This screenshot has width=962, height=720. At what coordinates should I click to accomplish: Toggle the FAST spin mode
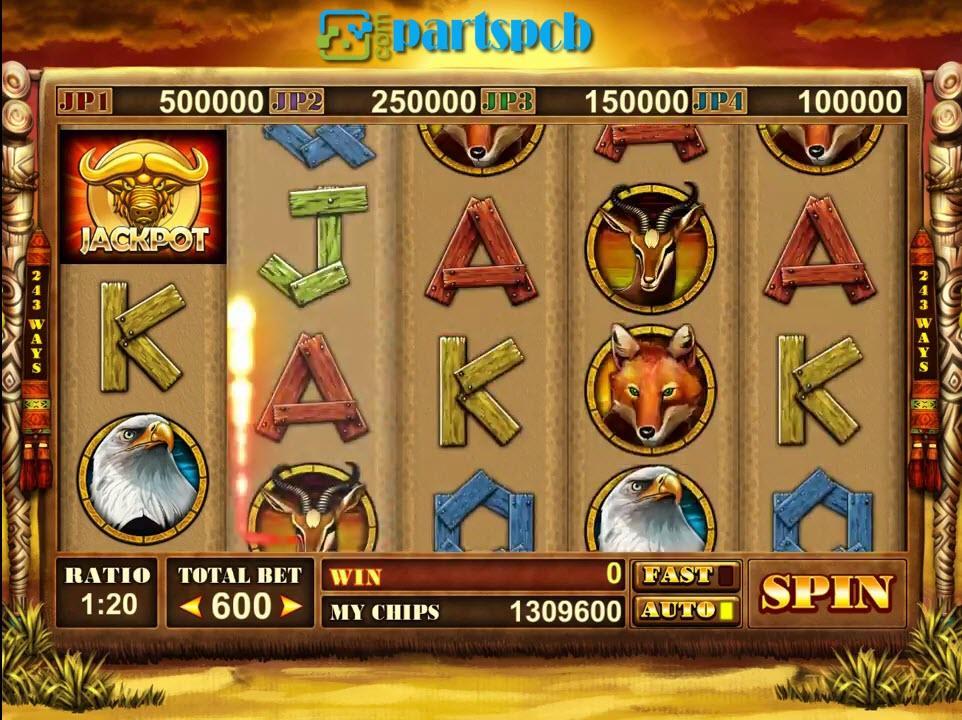(686, 575)
